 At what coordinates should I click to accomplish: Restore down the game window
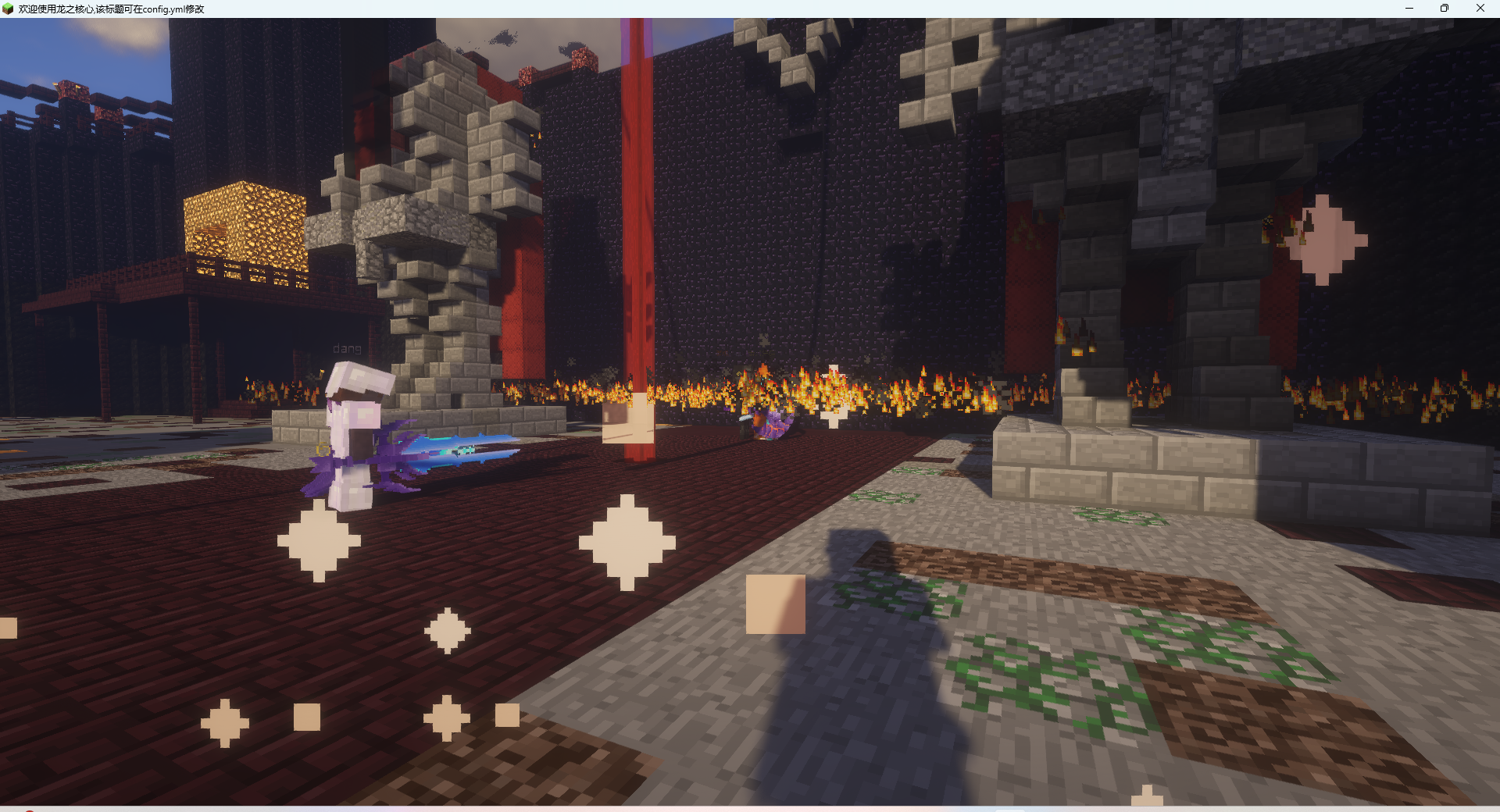1445,9
